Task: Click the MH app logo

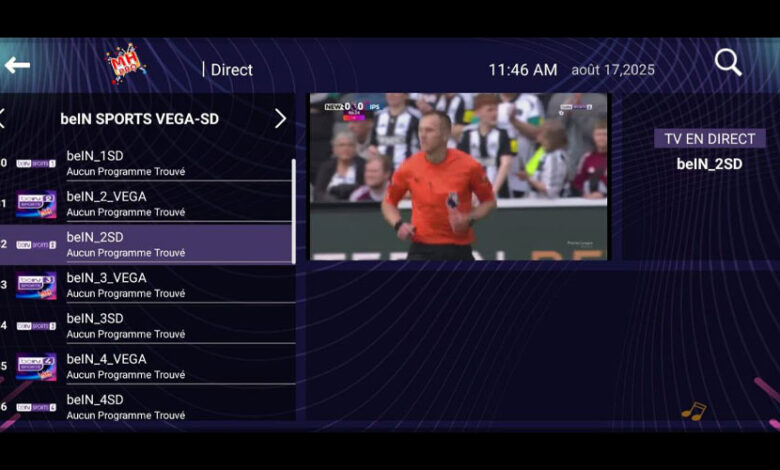Action: (126, 64)
